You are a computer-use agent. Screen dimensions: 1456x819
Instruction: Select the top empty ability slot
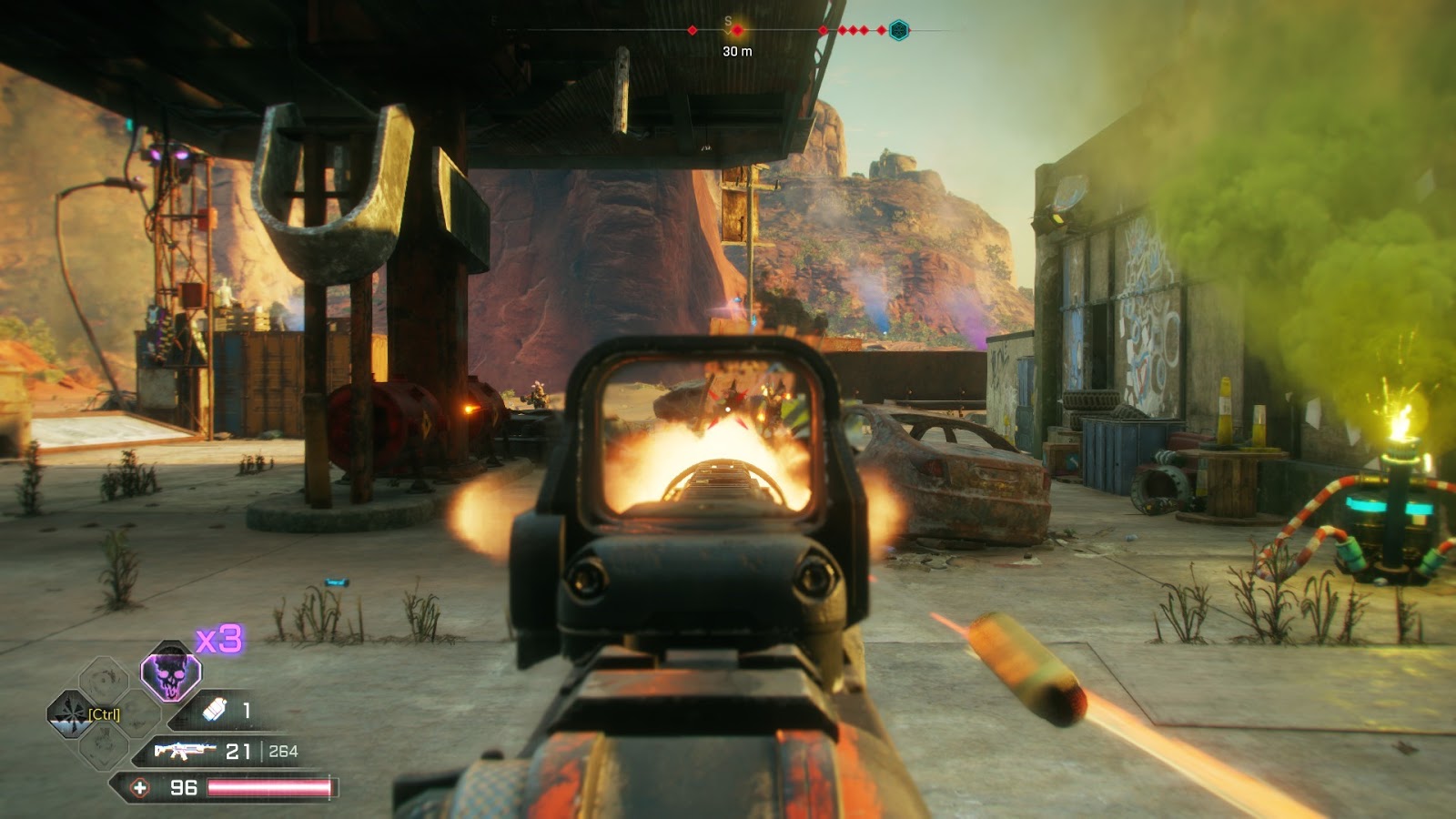(x=103, y=673)
